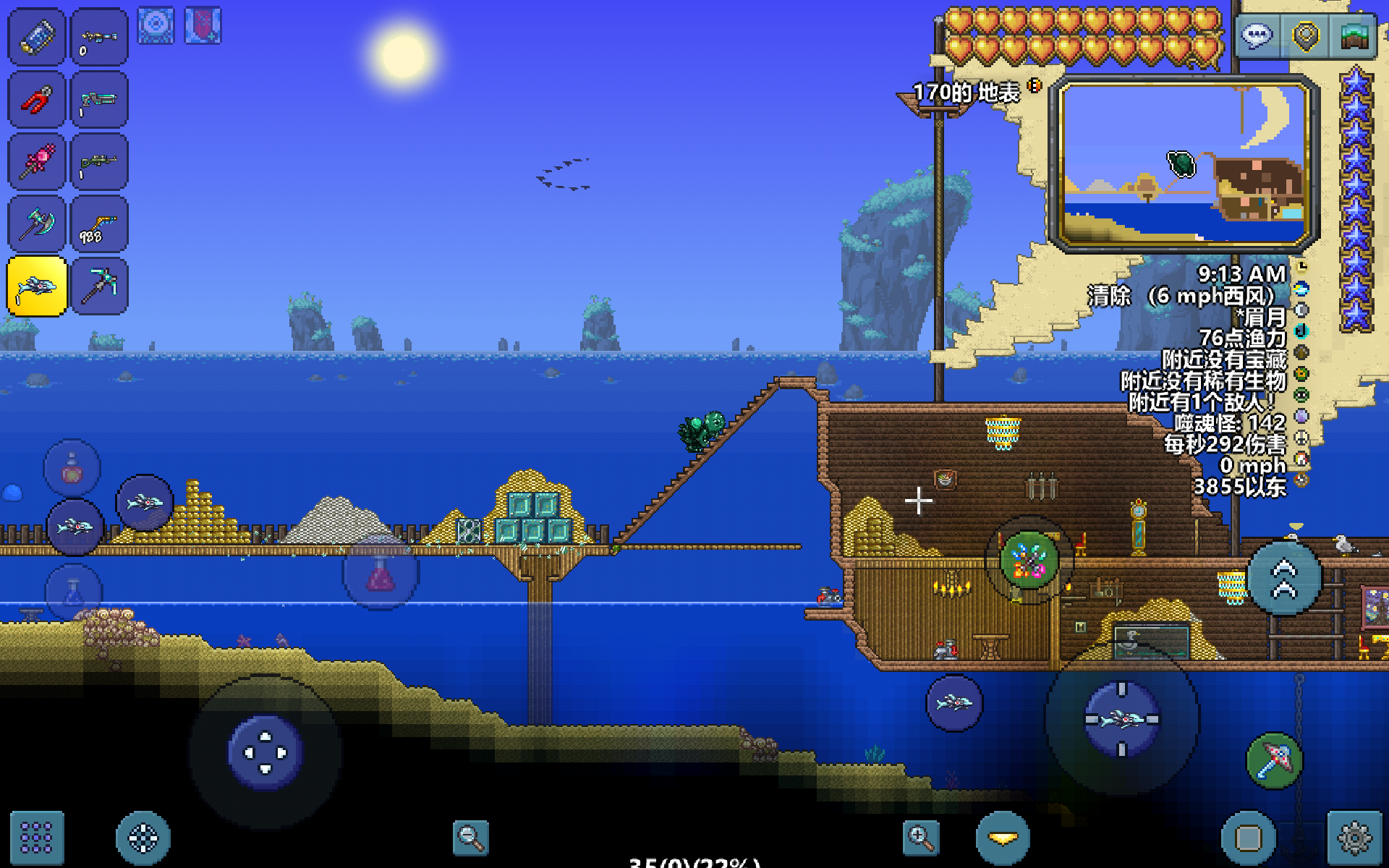1389x868 pixels.
Task: Select the teal battle axe slot
Action: point(36,224)
